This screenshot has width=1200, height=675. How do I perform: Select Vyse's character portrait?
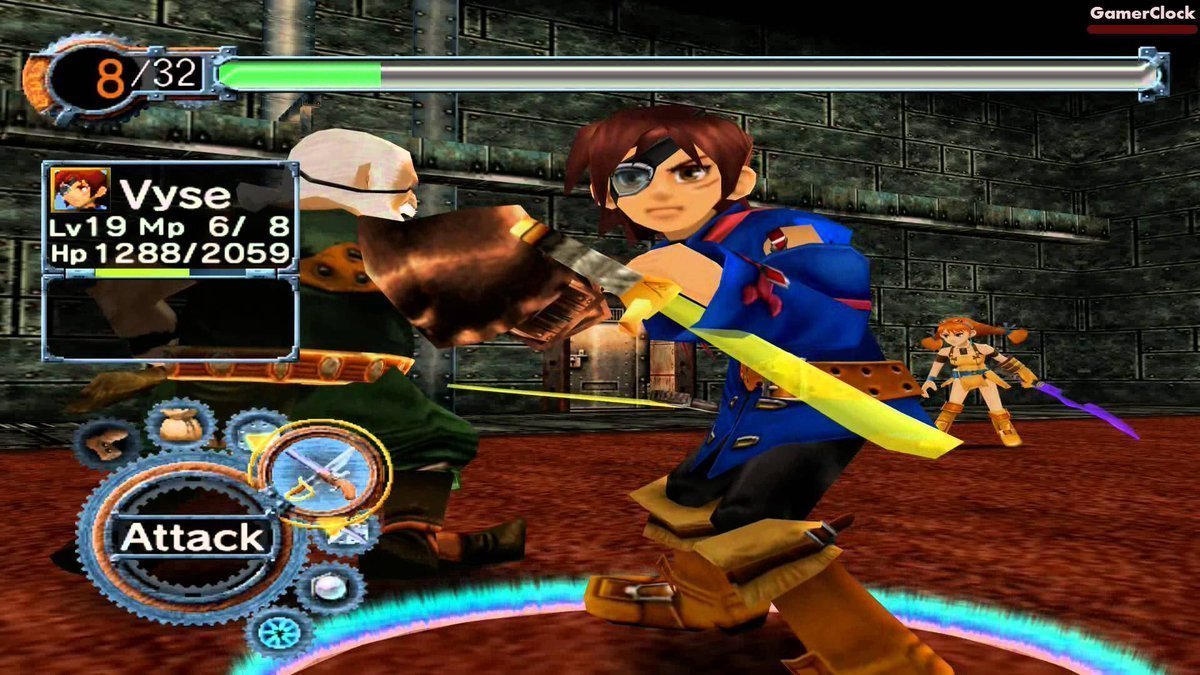coord(81,189)
